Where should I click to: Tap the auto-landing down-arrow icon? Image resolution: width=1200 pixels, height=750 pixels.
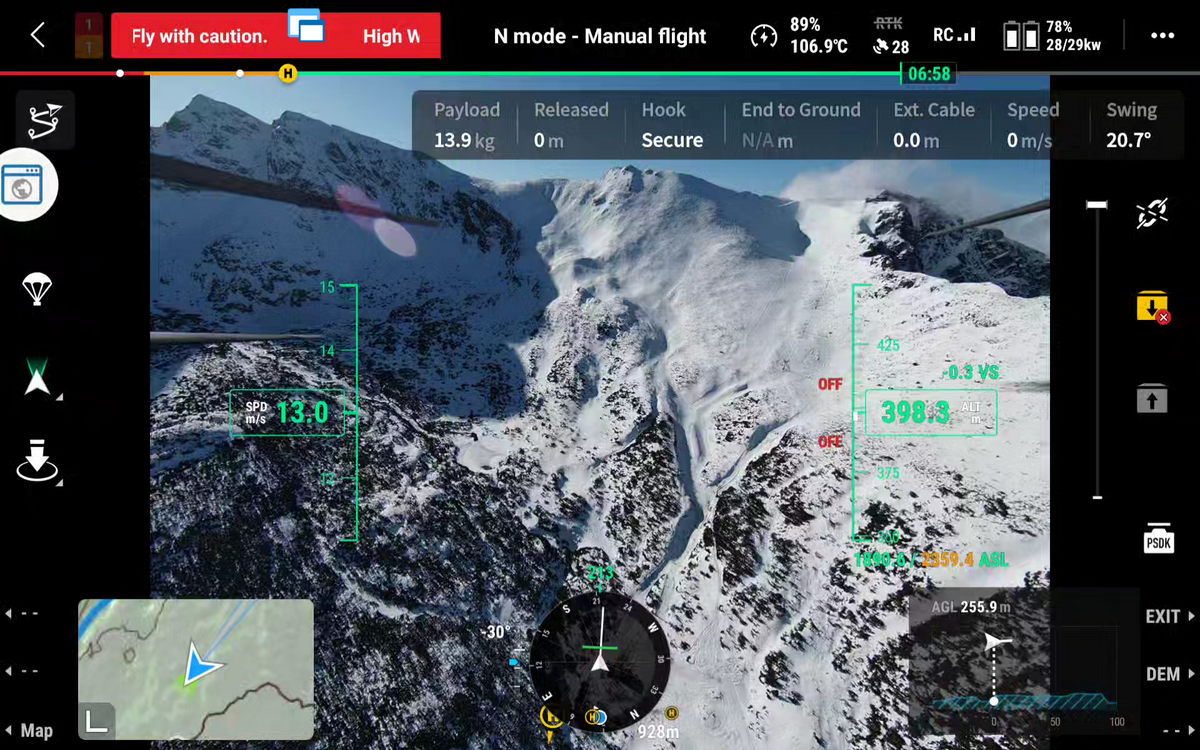pyautogui.click(x=37, y=459)
